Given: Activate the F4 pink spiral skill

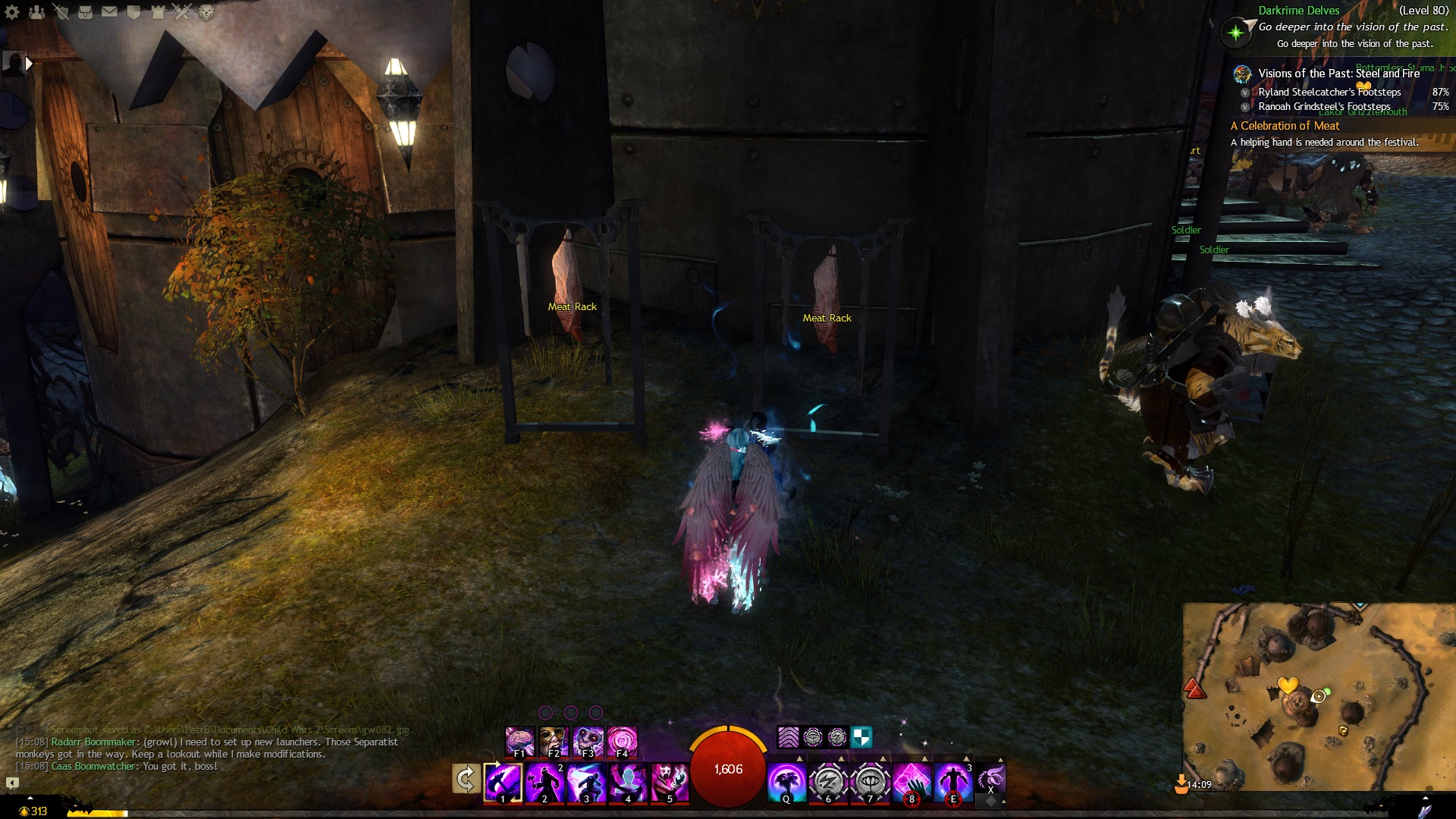Looking at the screenshot, I should pyautogui.click(x=623, y=741).
